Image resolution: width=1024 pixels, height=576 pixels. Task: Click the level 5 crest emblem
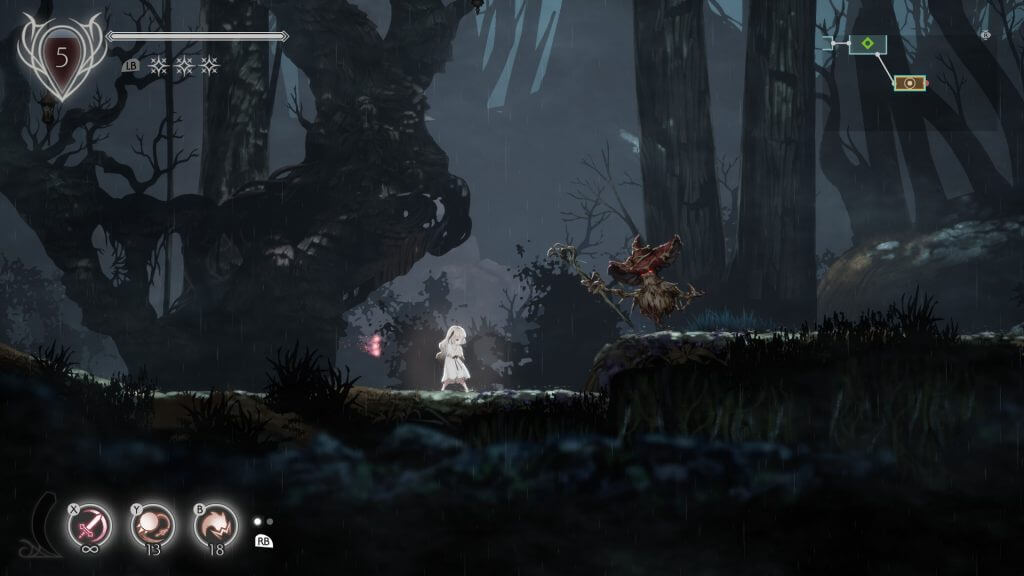pos(62,57)
